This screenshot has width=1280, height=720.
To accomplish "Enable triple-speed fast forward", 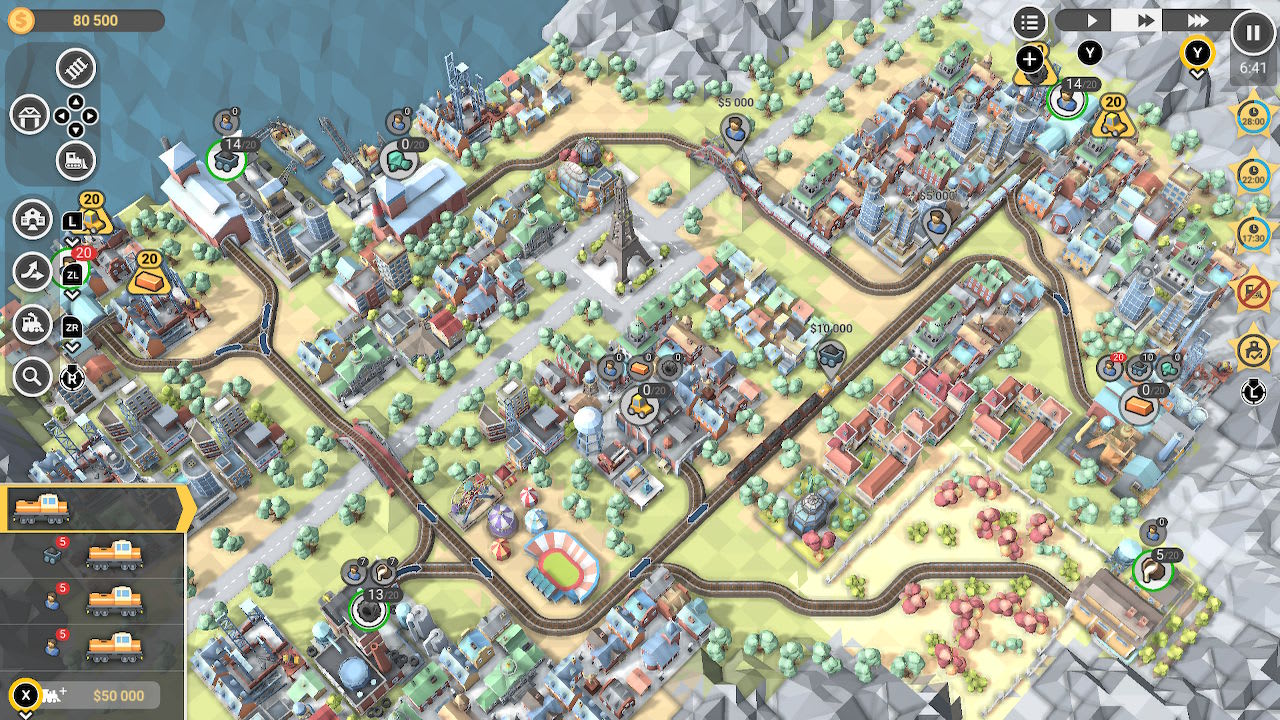I will coord(1197,21).
